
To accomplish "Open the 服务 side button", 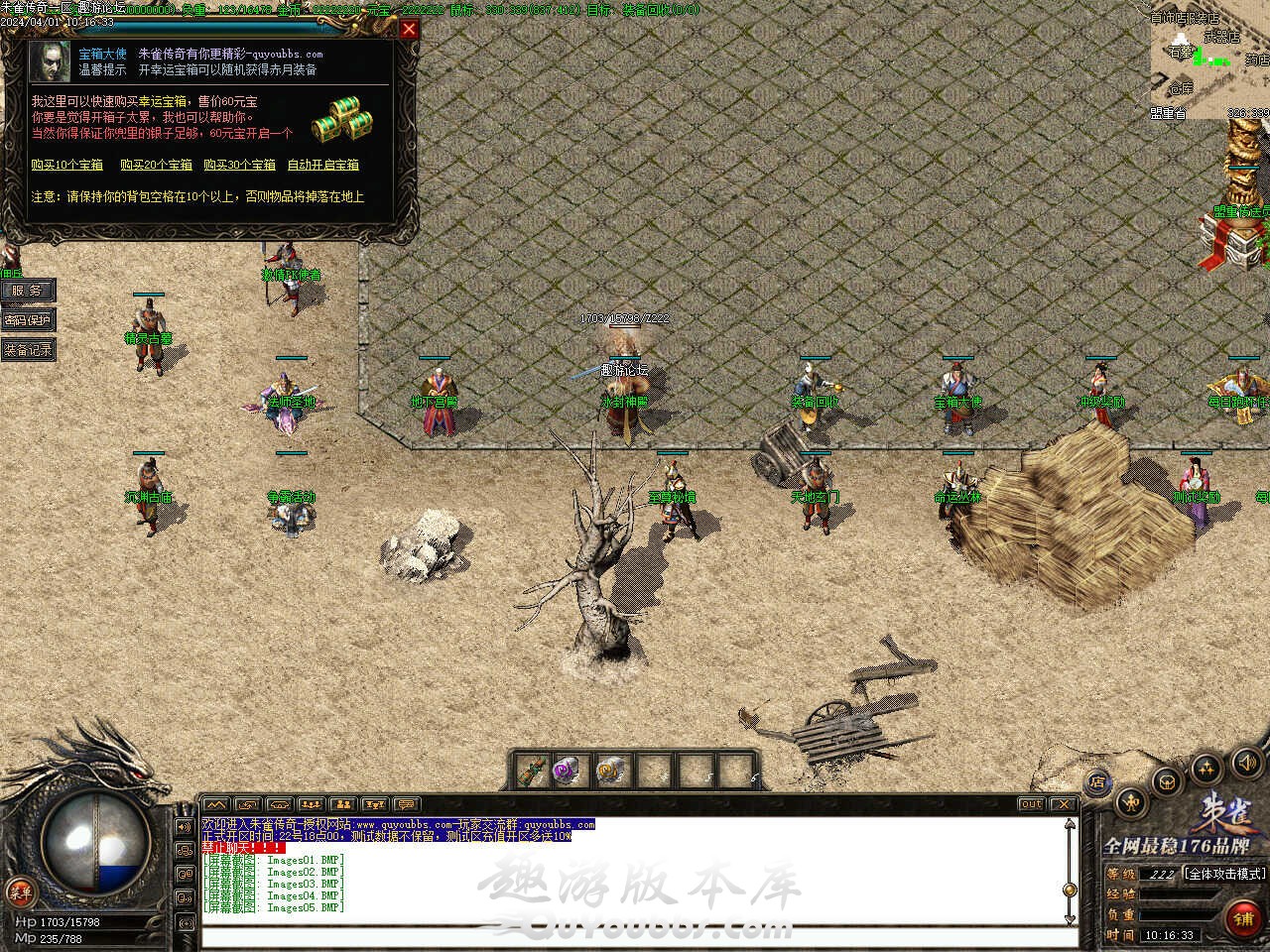I will click(27, 291).
